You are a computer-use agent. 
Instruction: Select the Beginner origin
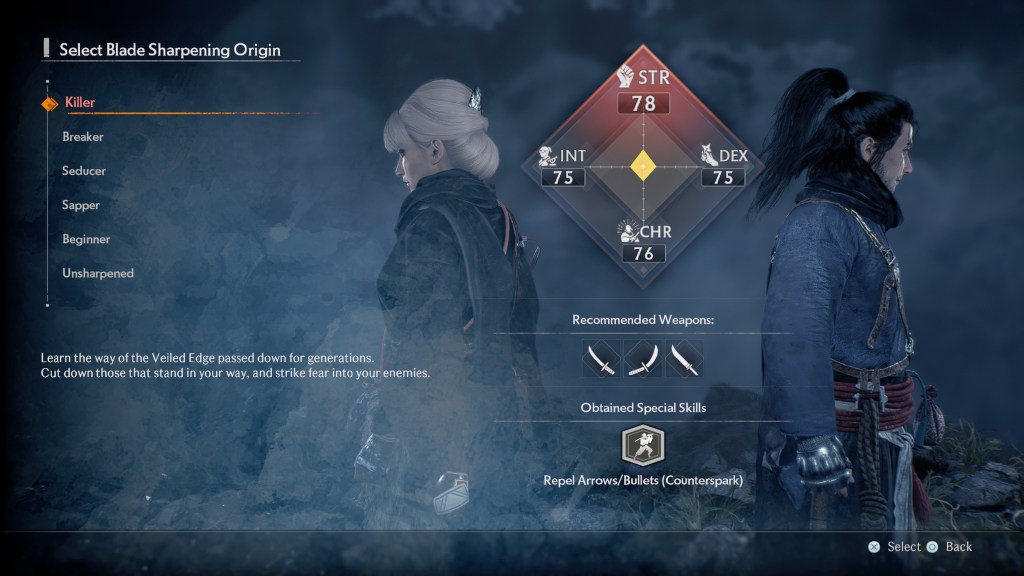click(86, 239)
